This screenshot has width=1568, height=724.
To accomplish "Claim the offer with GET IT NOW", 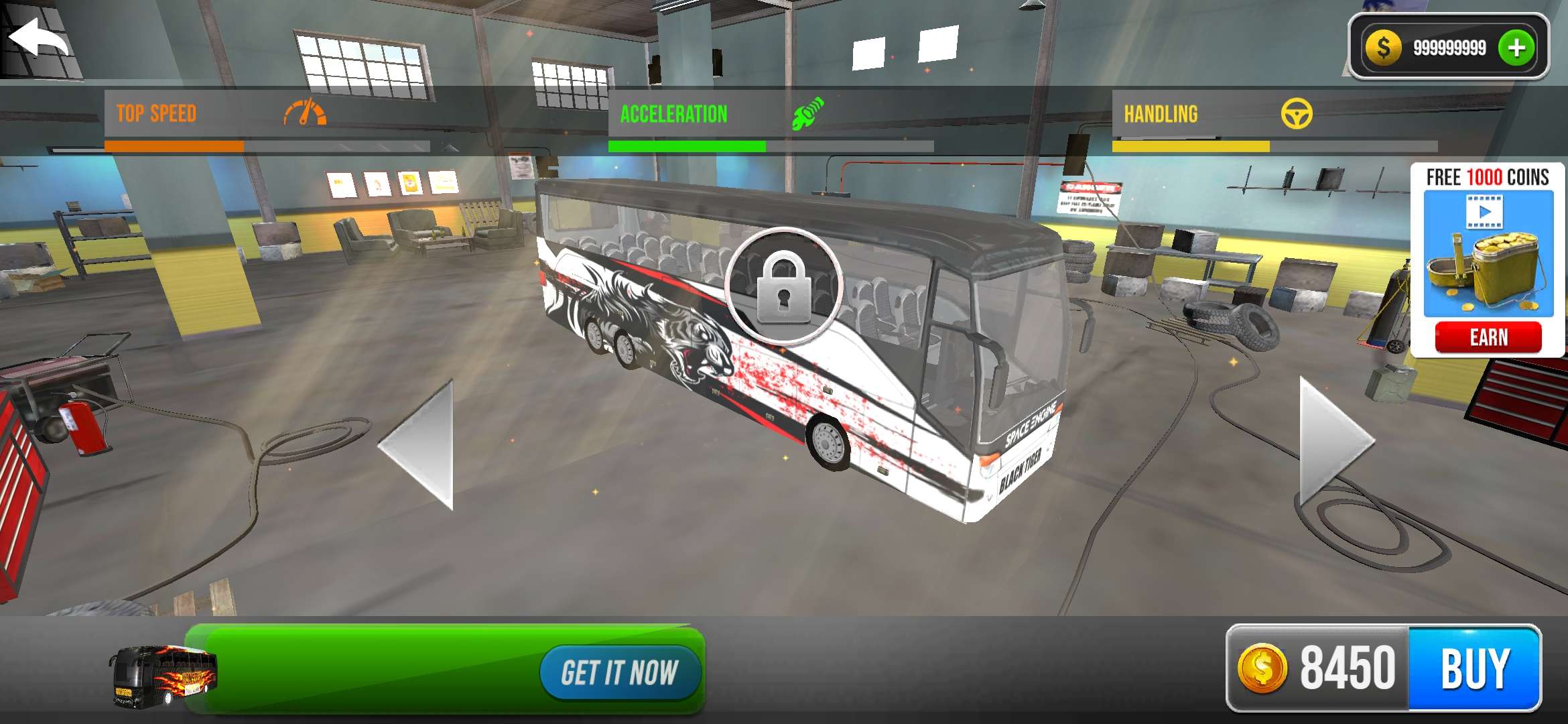I will pos(619,672).
